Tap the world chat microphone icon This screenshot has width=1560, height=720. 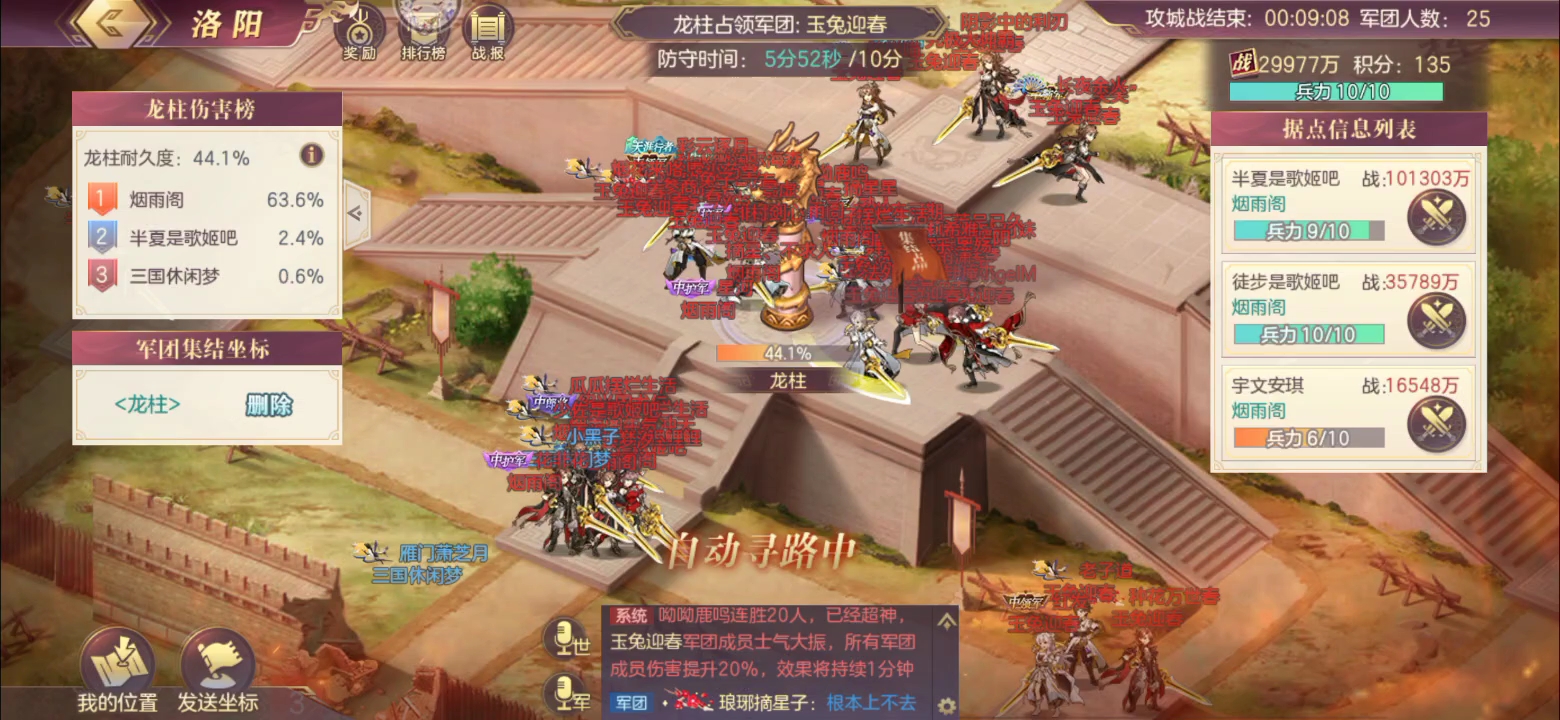(565, 637)
